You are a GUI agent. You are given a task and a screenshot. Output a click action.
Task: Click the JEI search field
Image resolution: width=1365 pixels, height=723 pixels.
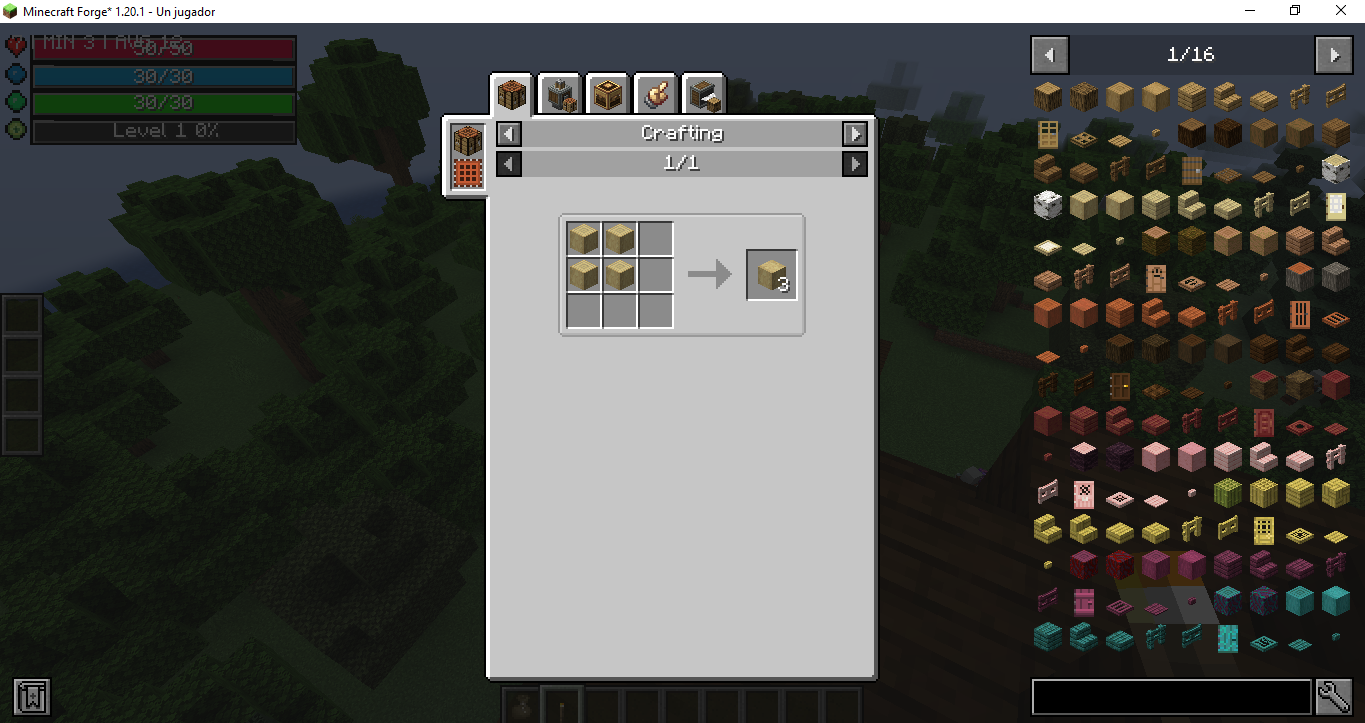point(1170,696)
